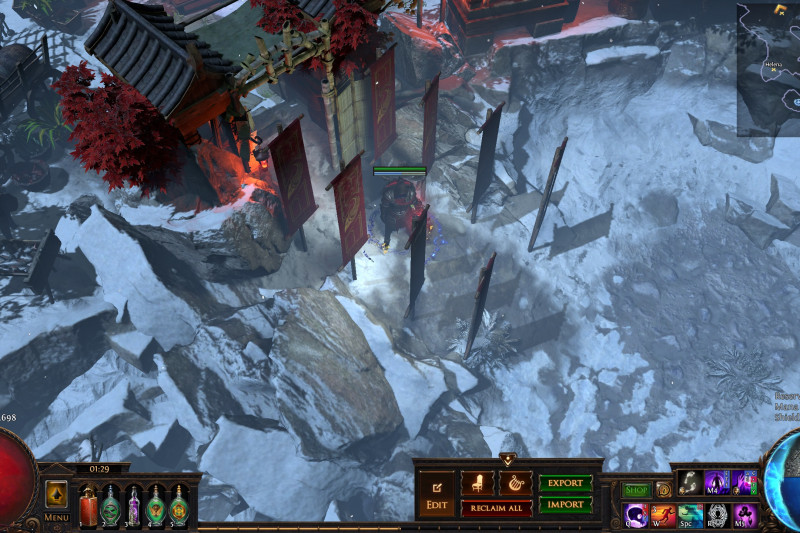Open the green Shop button

click(x=636, y=490)
